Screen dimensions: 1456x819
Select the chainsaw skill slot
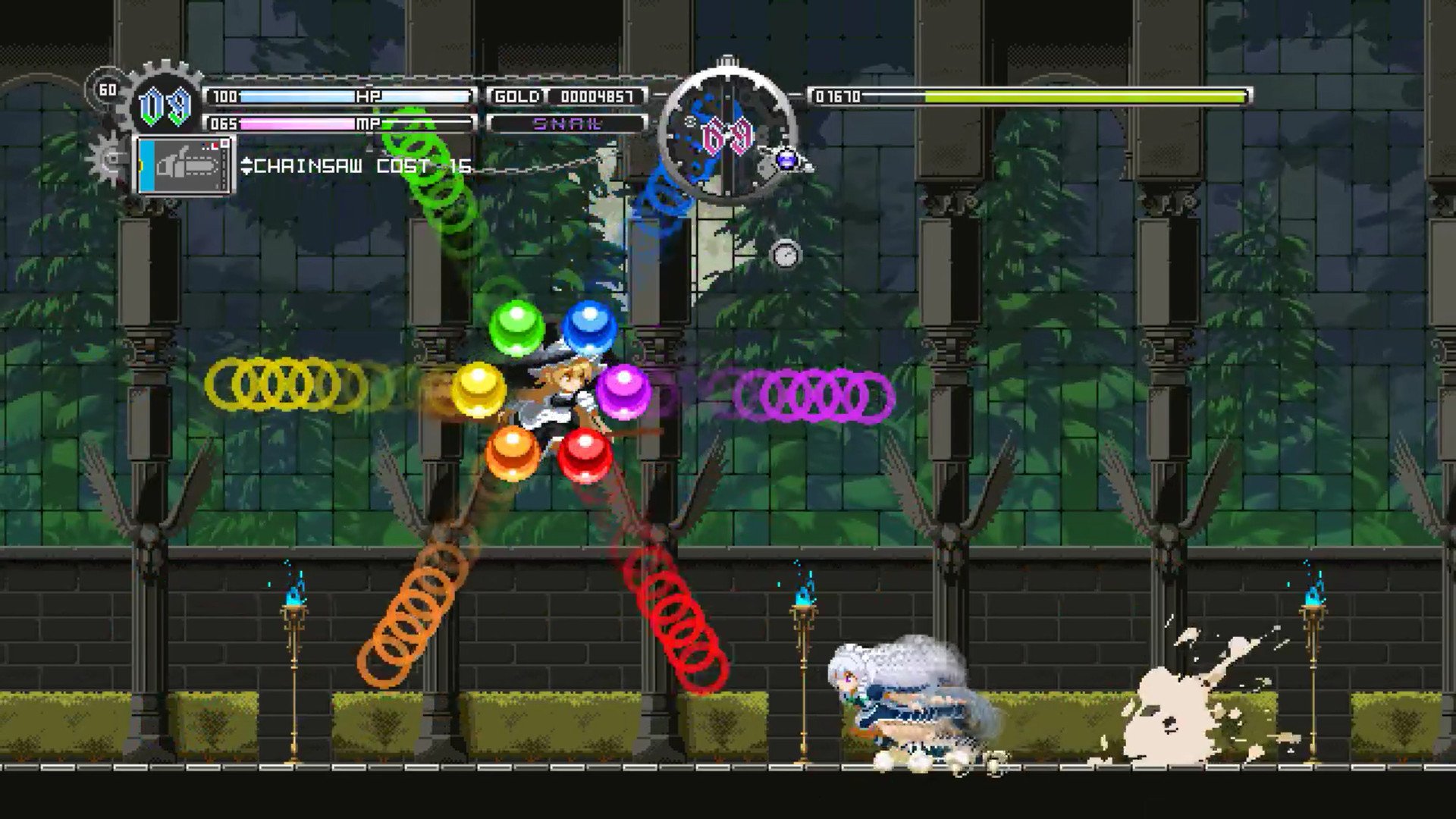click(x=186, y=165)
